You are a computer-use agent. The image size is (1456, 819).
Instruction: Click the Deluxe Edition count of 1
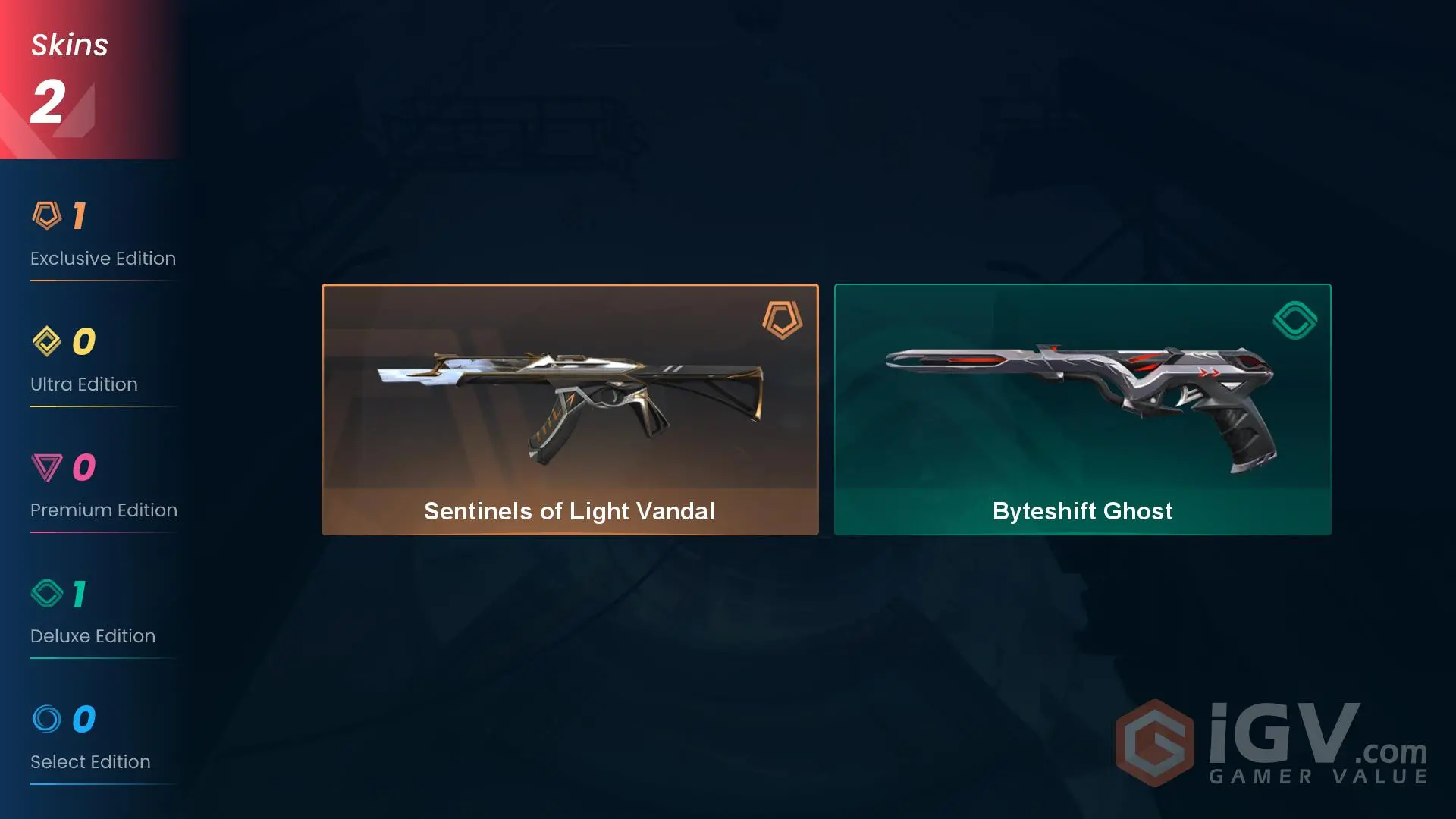click(79, 593)
